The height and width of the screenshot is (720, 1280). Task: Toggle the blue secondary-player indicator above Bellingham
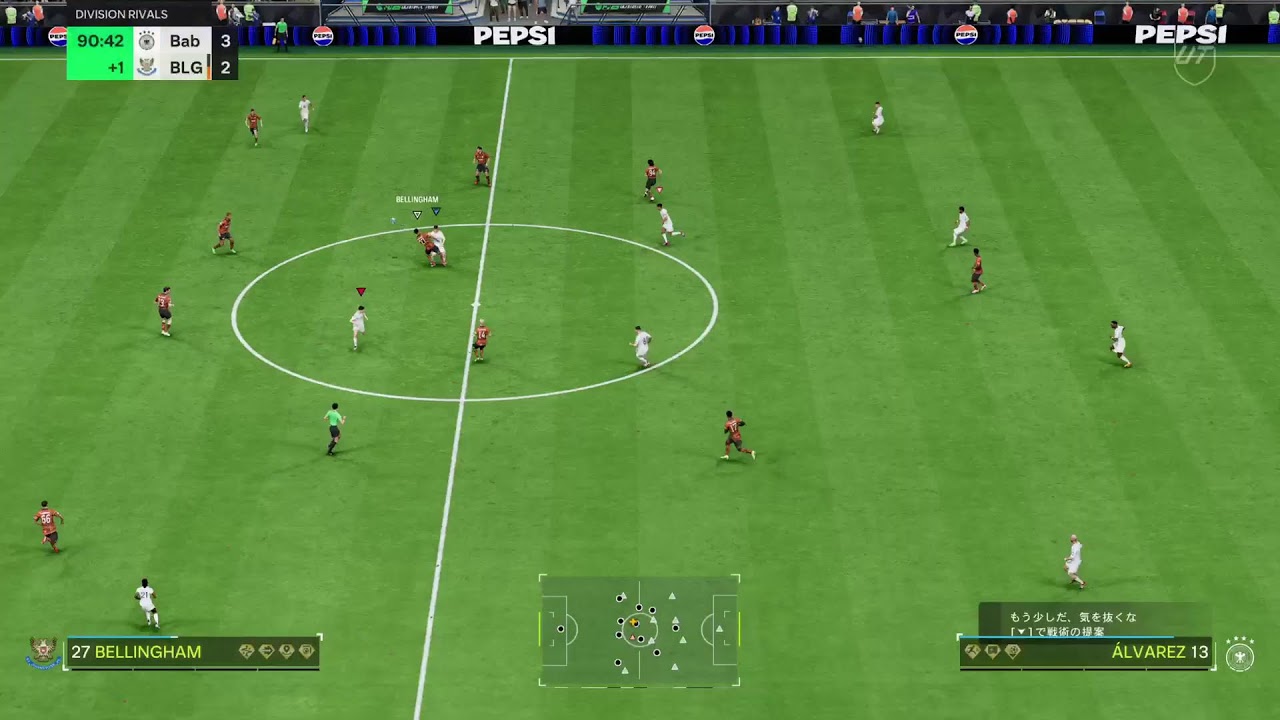(x=437, y=212)
